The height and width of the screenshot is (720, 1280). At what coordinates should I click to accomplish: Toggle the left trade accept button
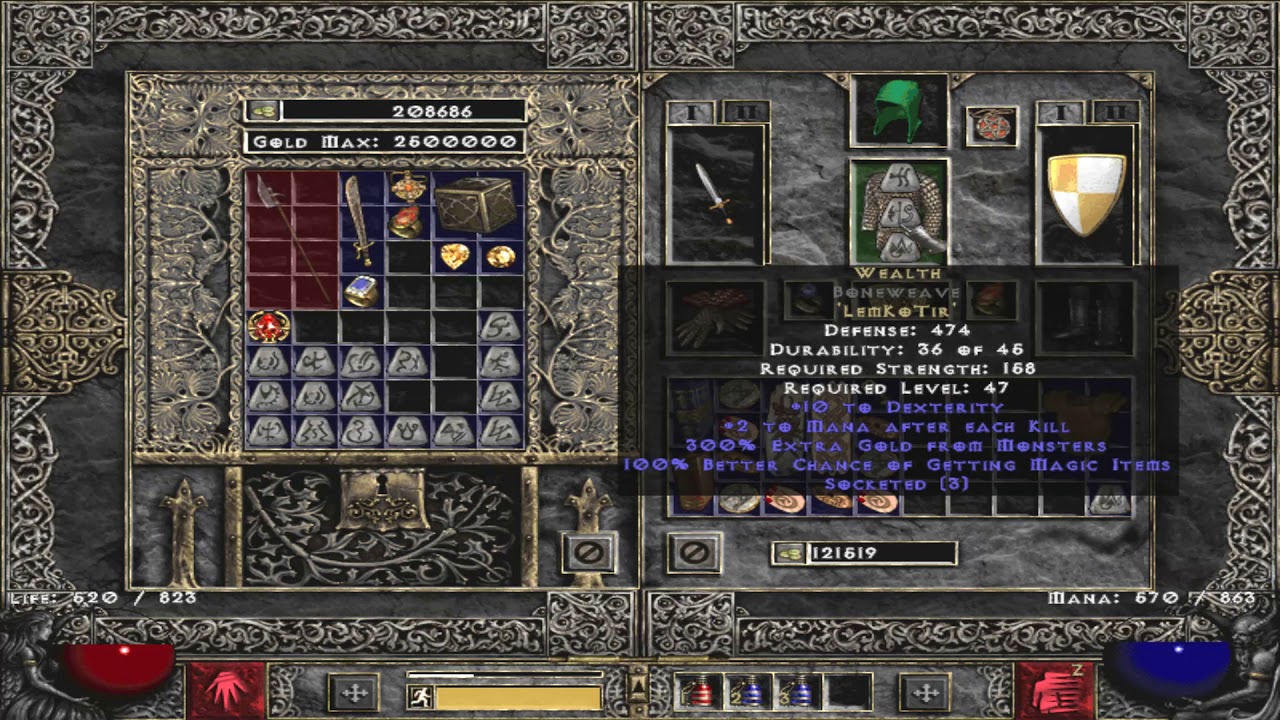pyautogui.click(x=589, y=551)
